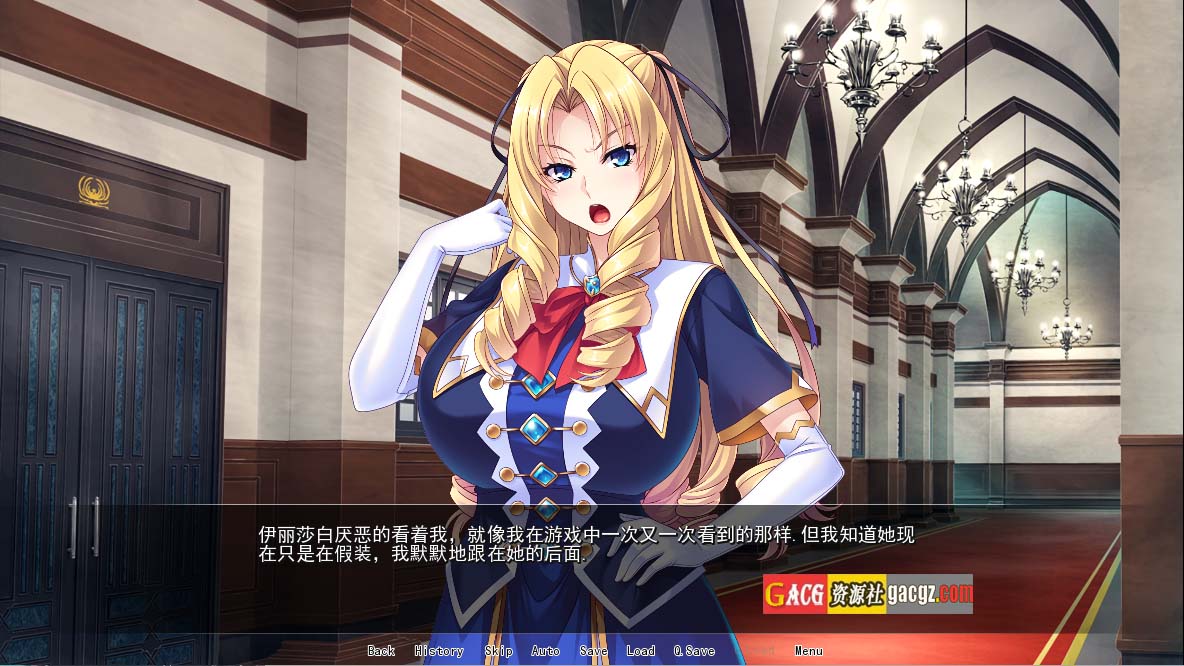Image resolution: width=1184 pixels, height=666 pixels.
Task: Turn on Auto text advance
Action: point(545,651)
